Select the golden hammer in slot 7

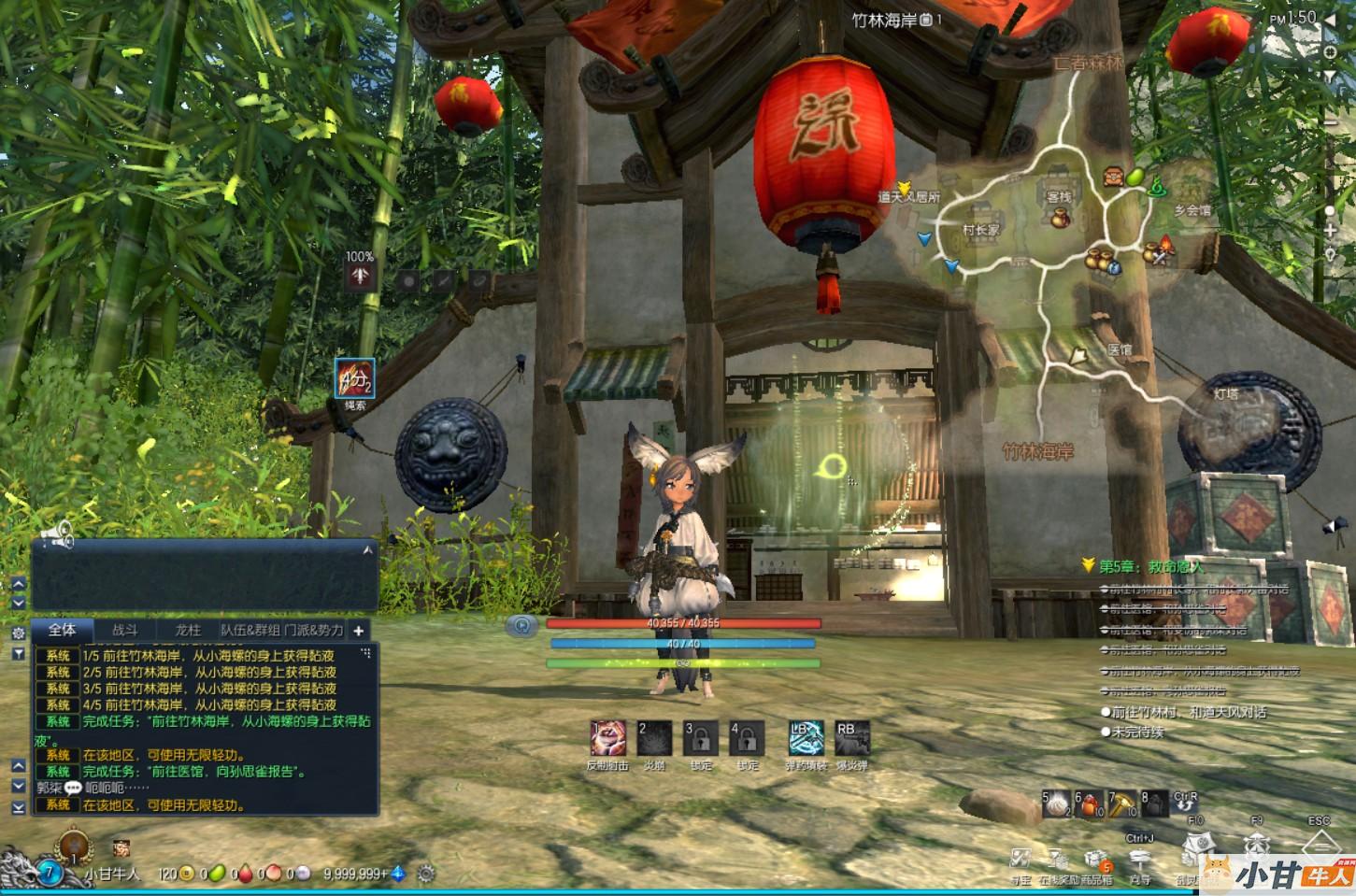[1121, 804]
